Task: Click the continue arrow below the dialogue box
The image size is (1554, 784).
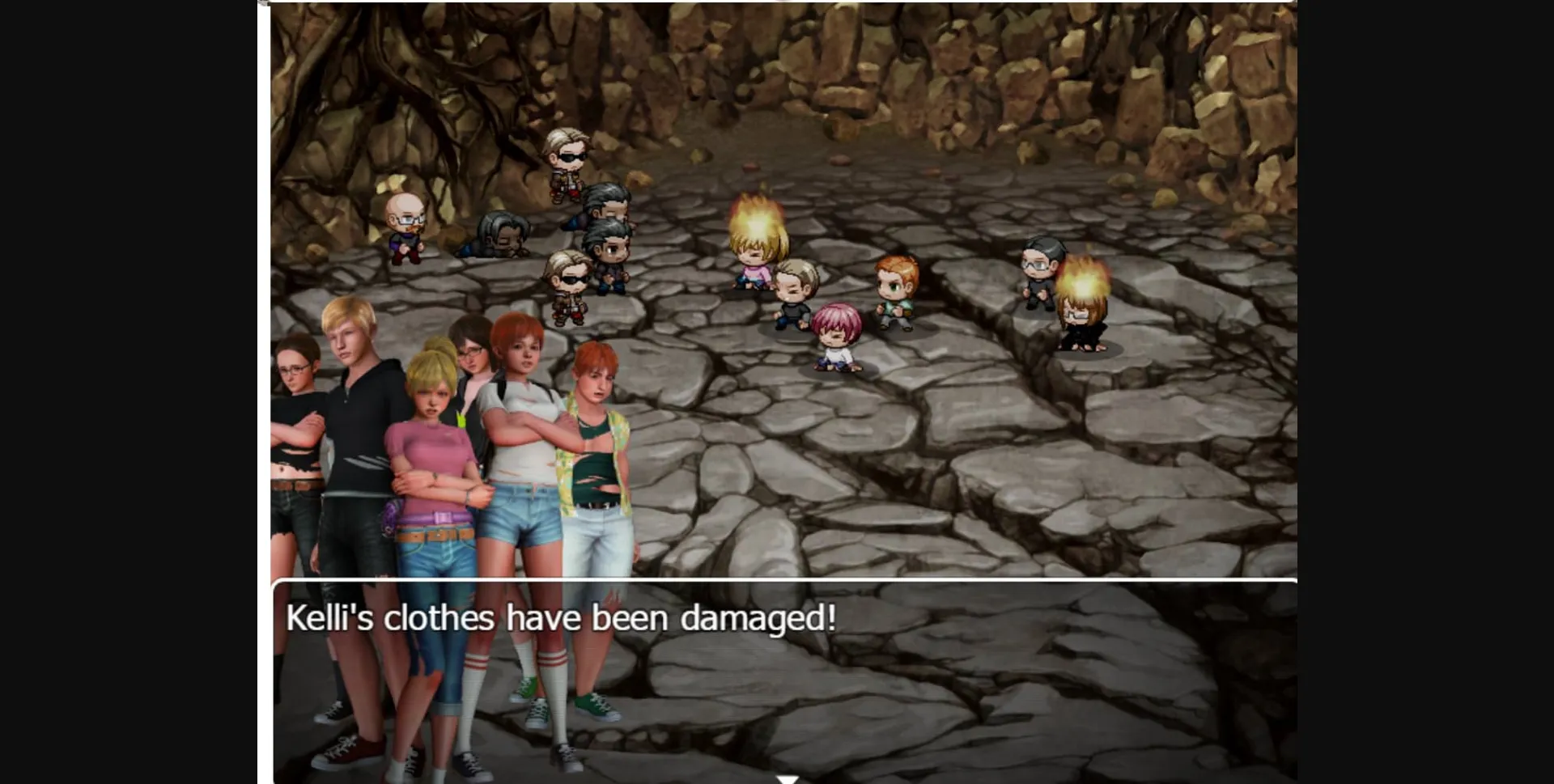Action: click(x=789, y=778)
